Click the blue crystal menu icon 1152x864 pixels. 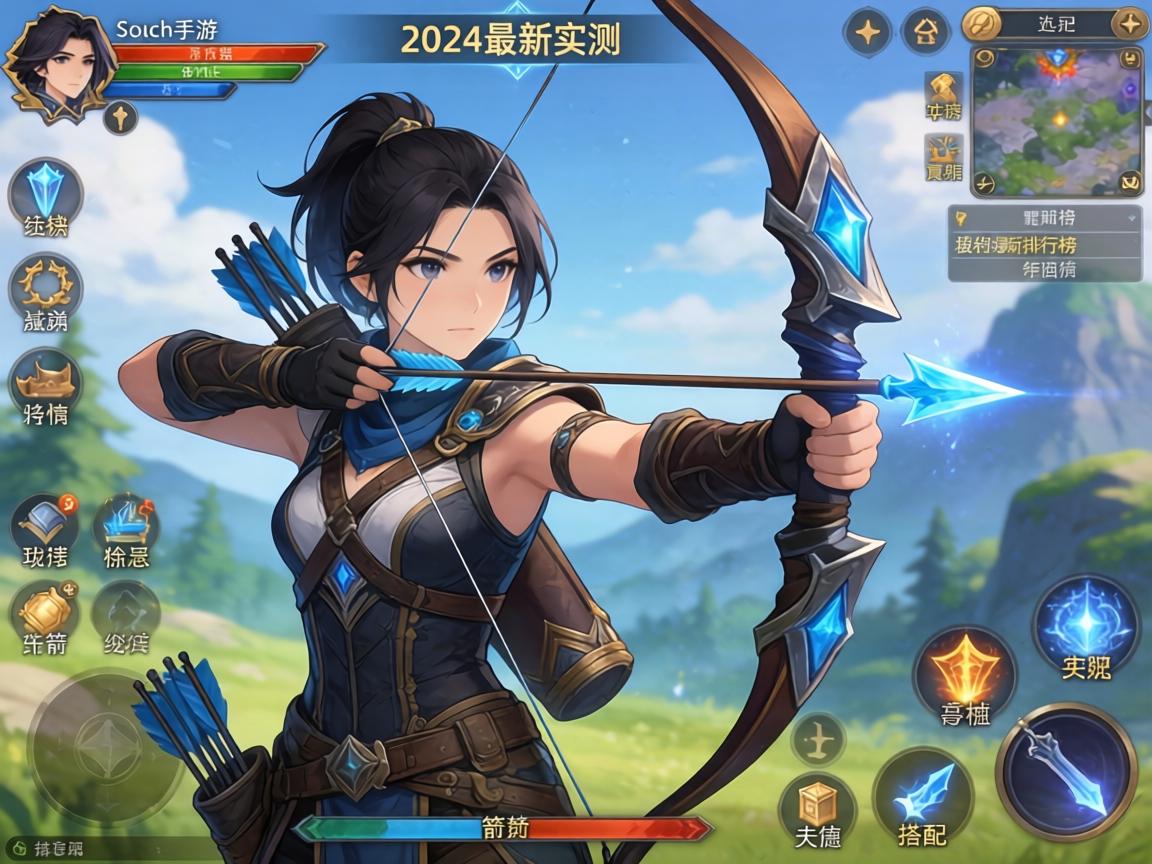(46, 194)
